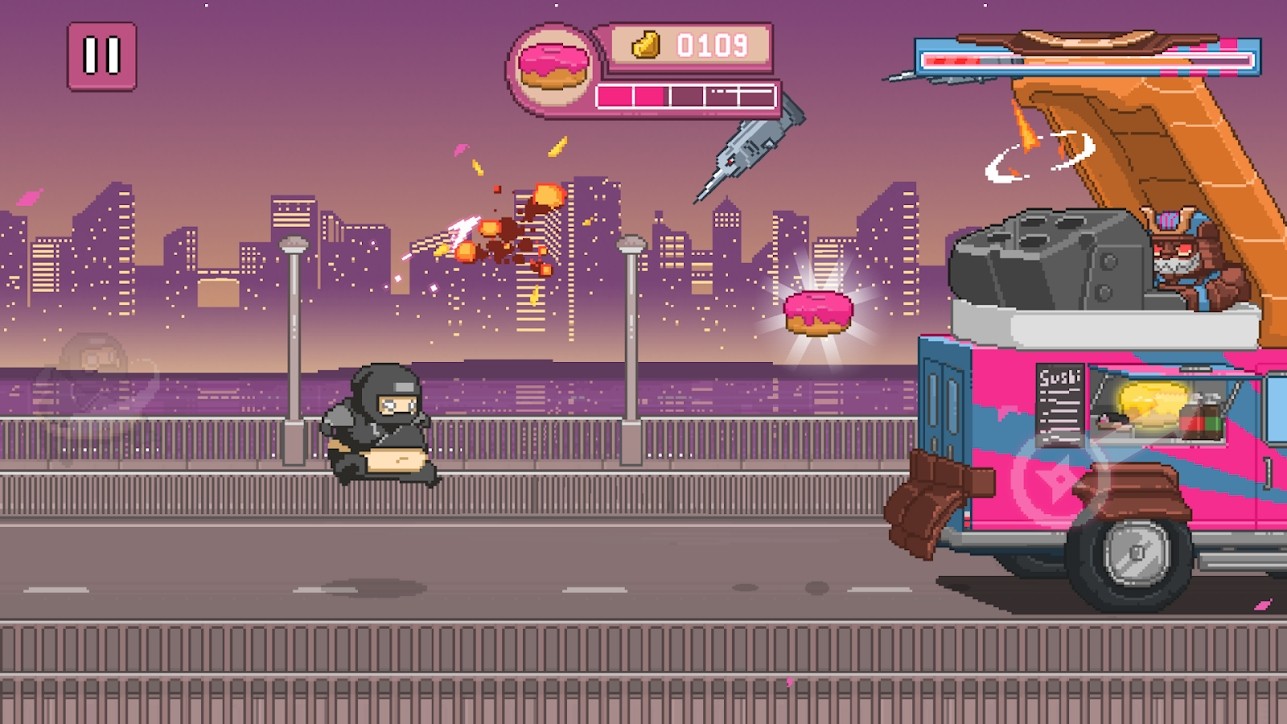Screen dimensions: 1287x724
Task: Click the truck's rear wheel
Action: tap(1133, 555)
